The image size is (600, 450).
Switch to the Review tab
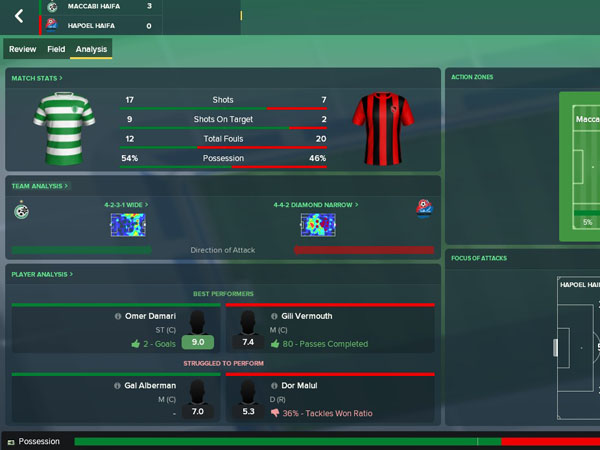click(x=23, y=48)
